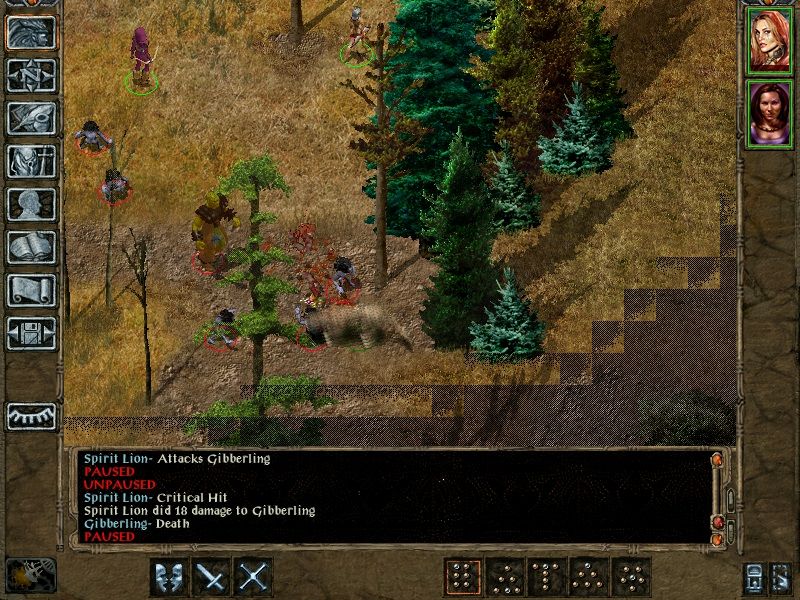Screen dimensions: 800x600
Task: Toggle pause with the clock button
Action: [31, 577]
